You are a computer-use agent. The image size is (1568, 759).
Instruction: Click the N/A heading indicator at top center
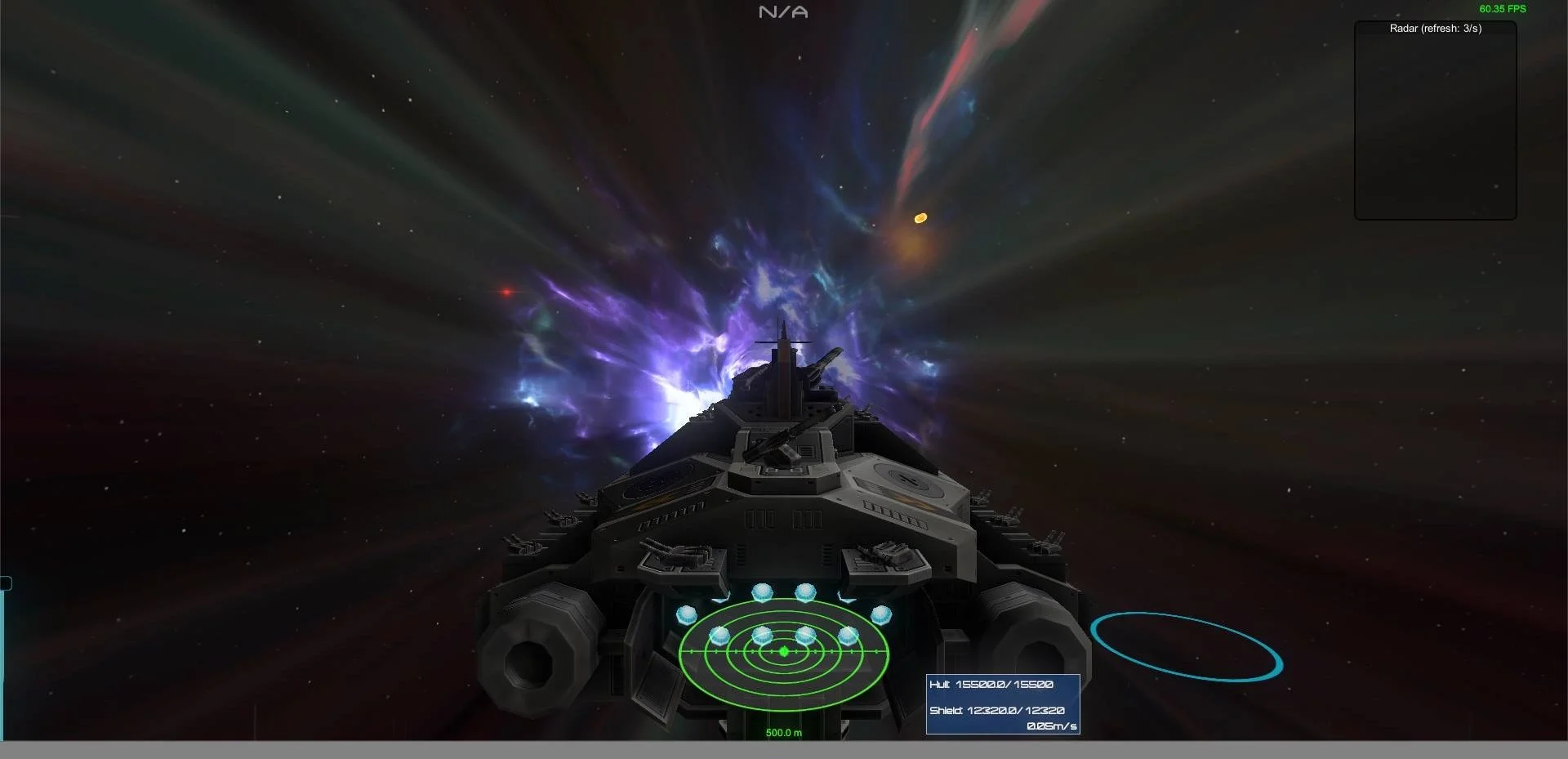[x=783, y=11]
